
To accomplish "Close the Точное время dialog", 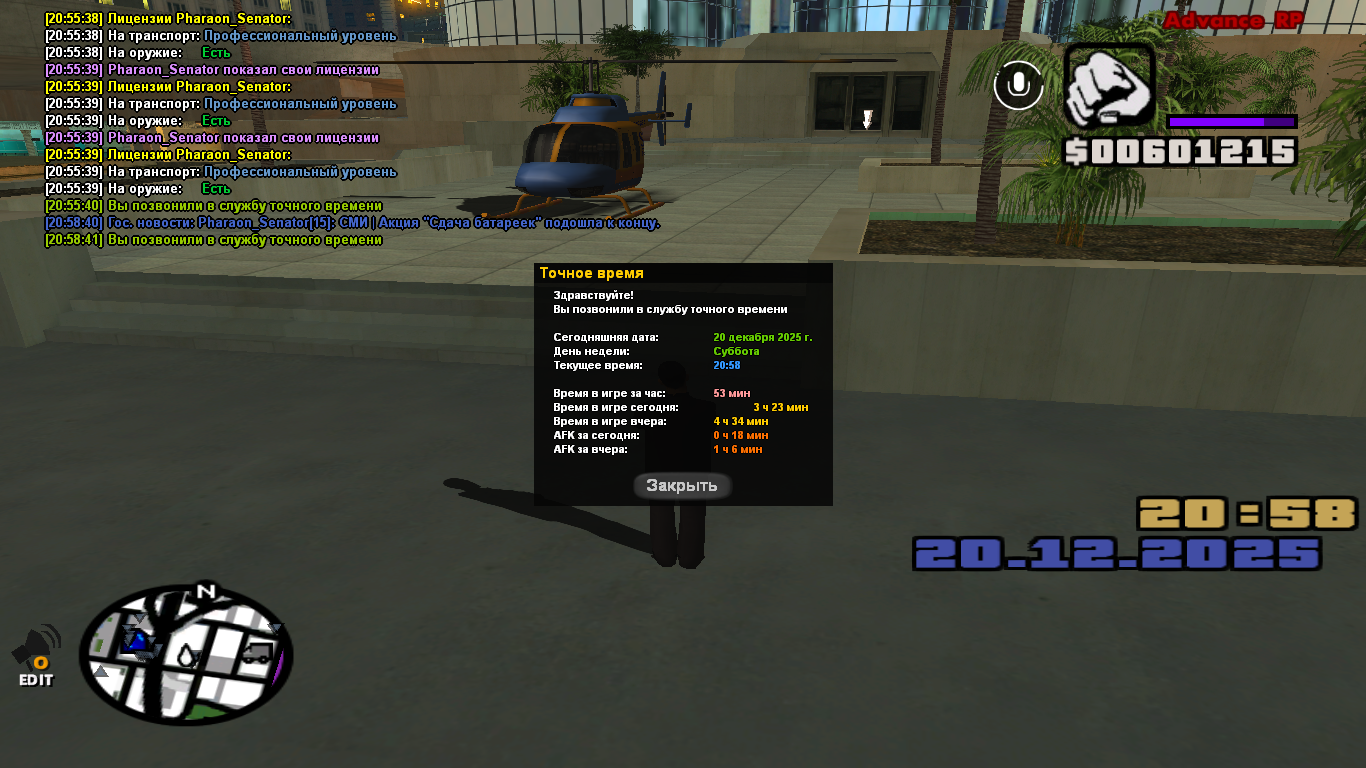I will click(682, 486).
